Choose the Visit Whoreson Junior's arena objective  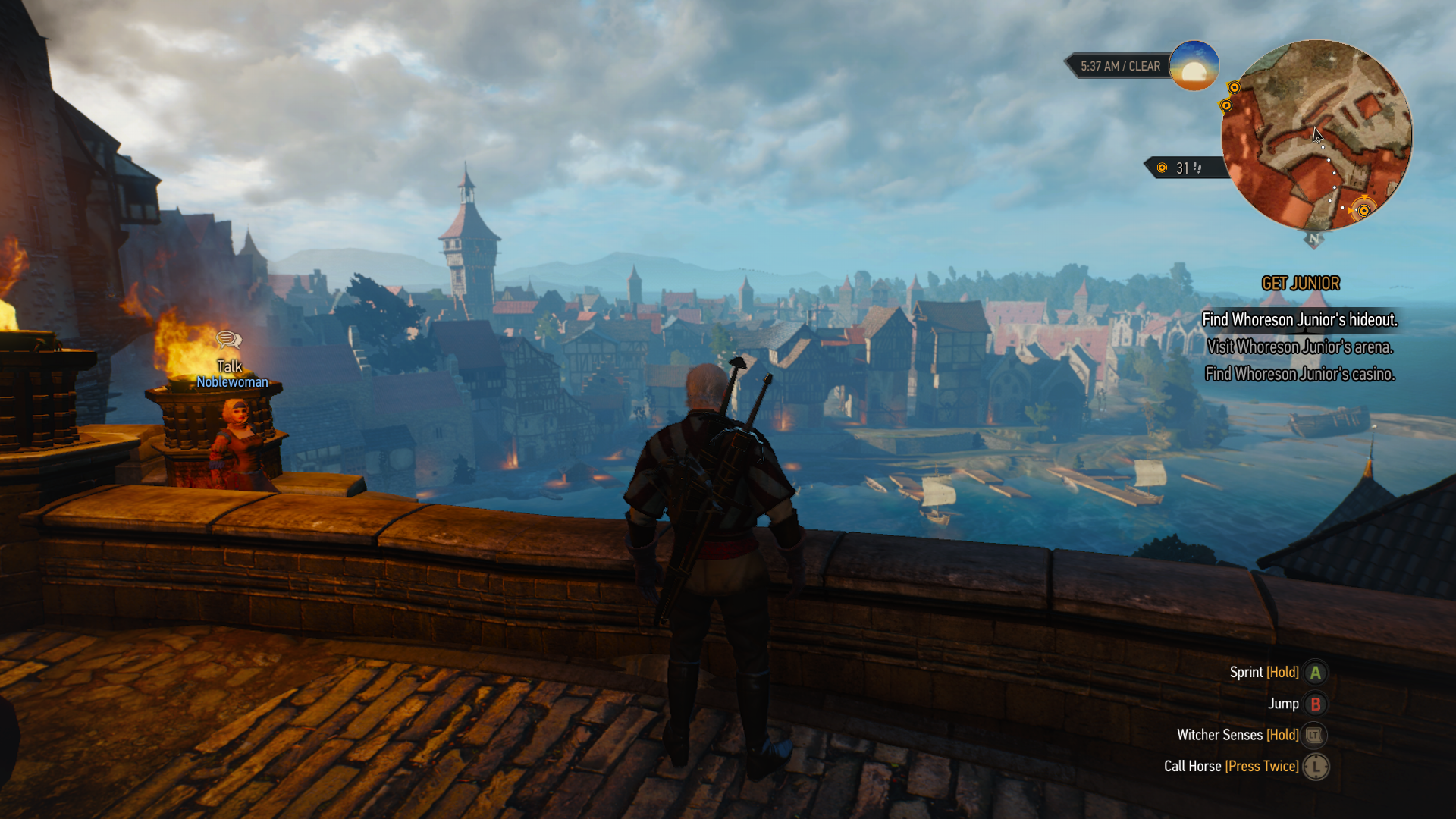pos(1299,347)
